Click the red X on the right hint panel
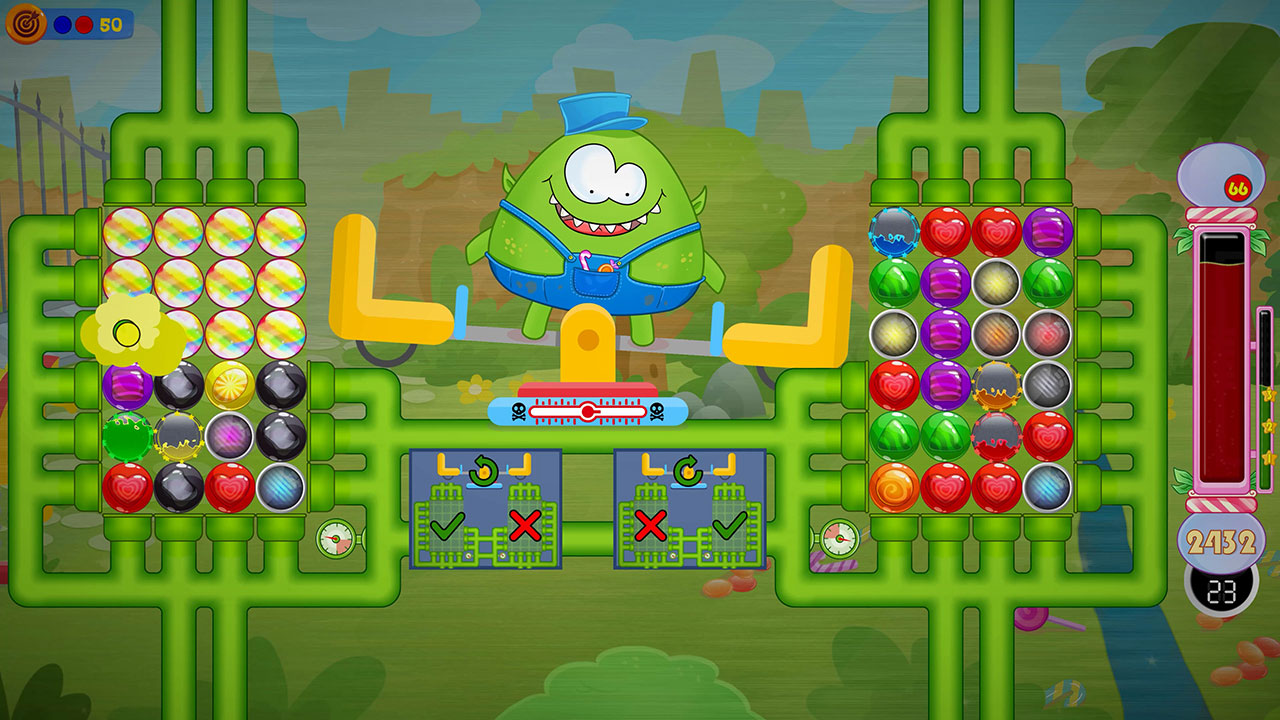 click(651, 527)
